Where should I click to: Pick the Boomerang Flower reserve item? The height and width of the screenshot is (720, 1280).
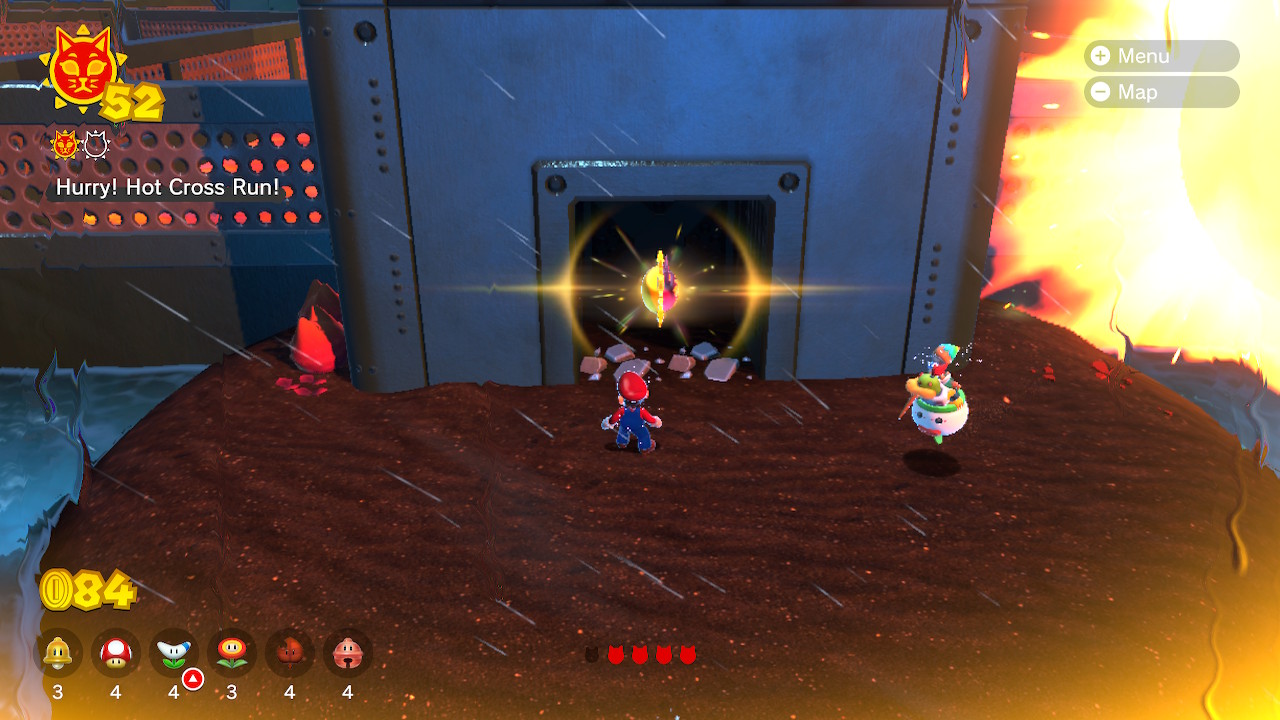[x=174, y=653]
